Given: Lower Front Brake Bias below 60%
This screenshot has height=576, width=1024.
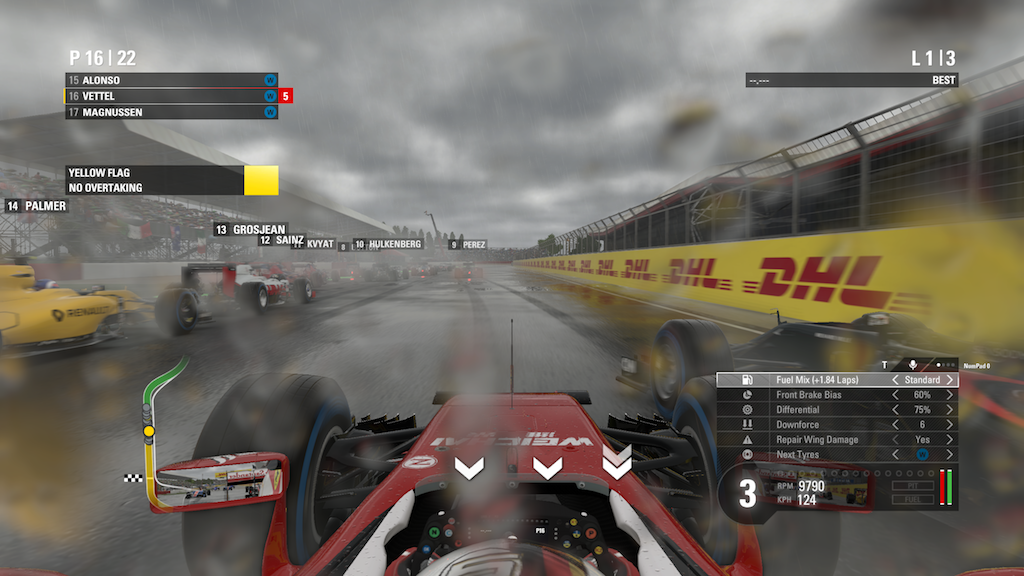Looking at the screenshot, I should pyautogui.click(x=895, y=395).
